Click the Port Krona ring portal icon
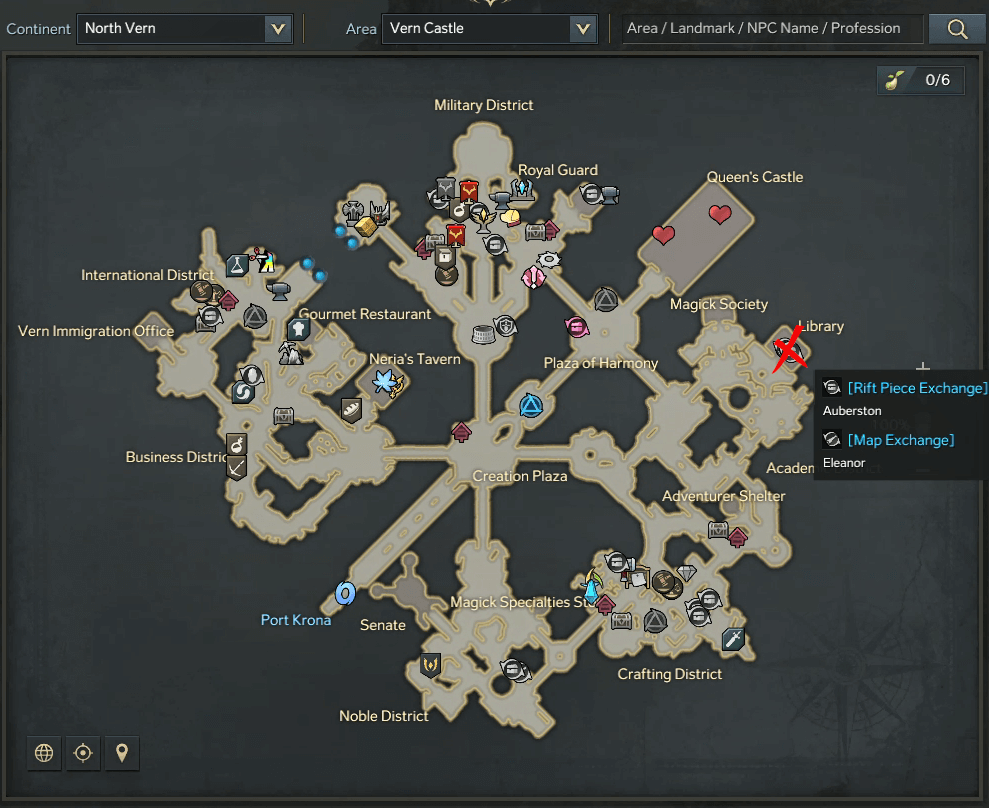Screen dimensions: 989x808 tap(346, 594)
